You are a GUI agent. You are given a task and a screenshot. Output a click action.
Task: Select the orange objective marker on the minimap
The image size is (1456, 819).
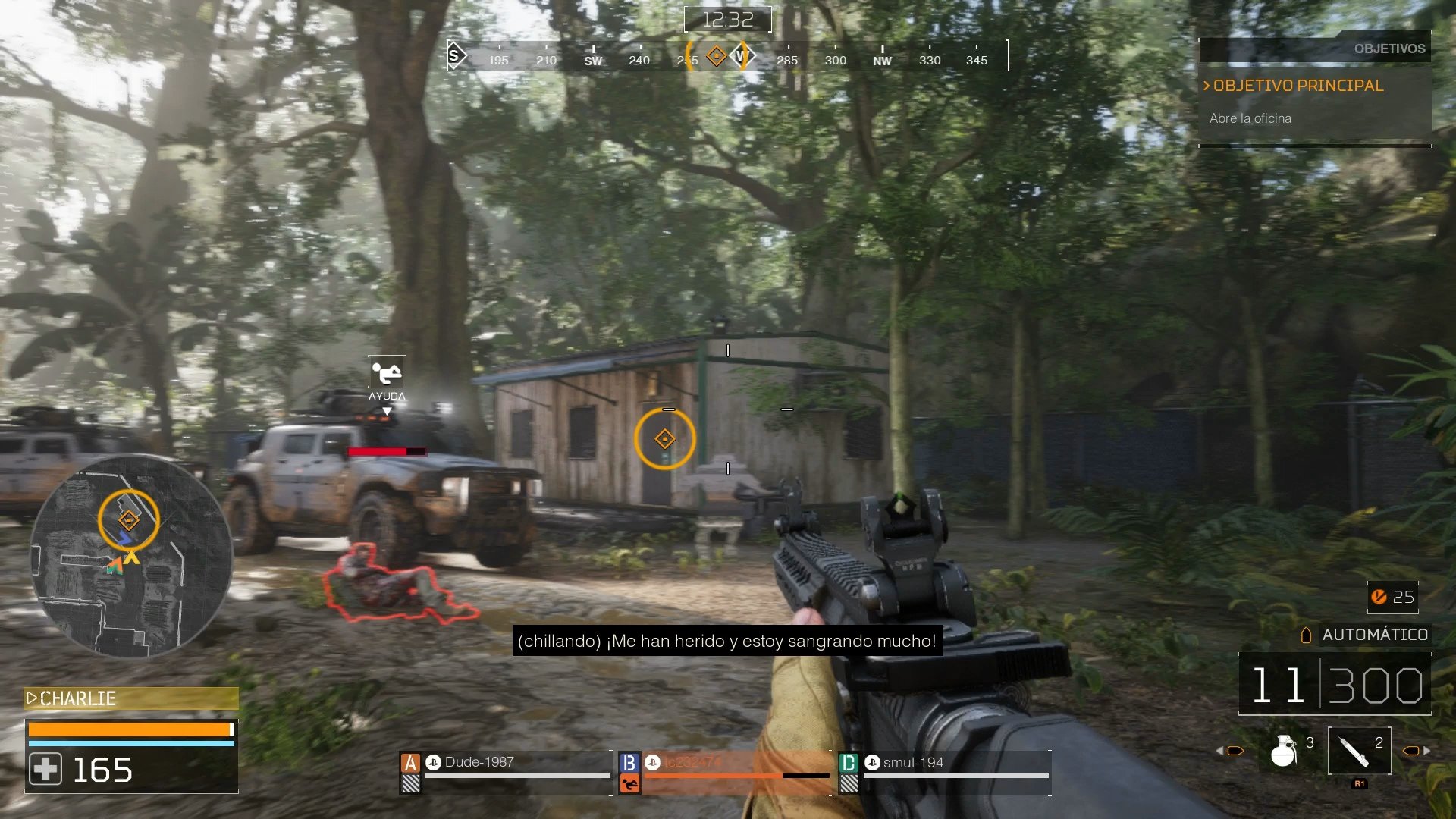tap(128, 520)
